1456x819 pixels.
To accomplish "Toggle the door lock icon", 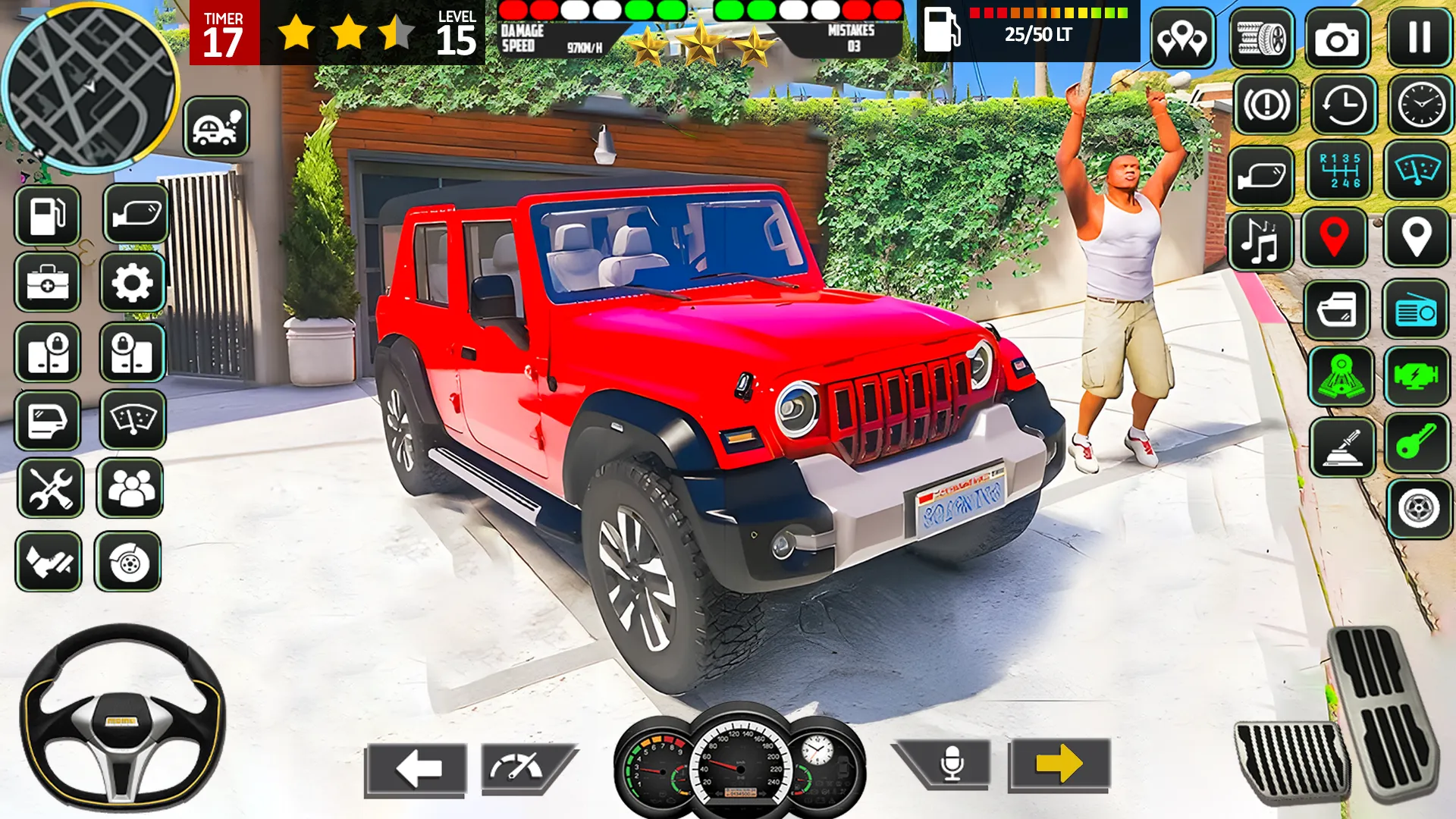I will click(x=47, y=352).
